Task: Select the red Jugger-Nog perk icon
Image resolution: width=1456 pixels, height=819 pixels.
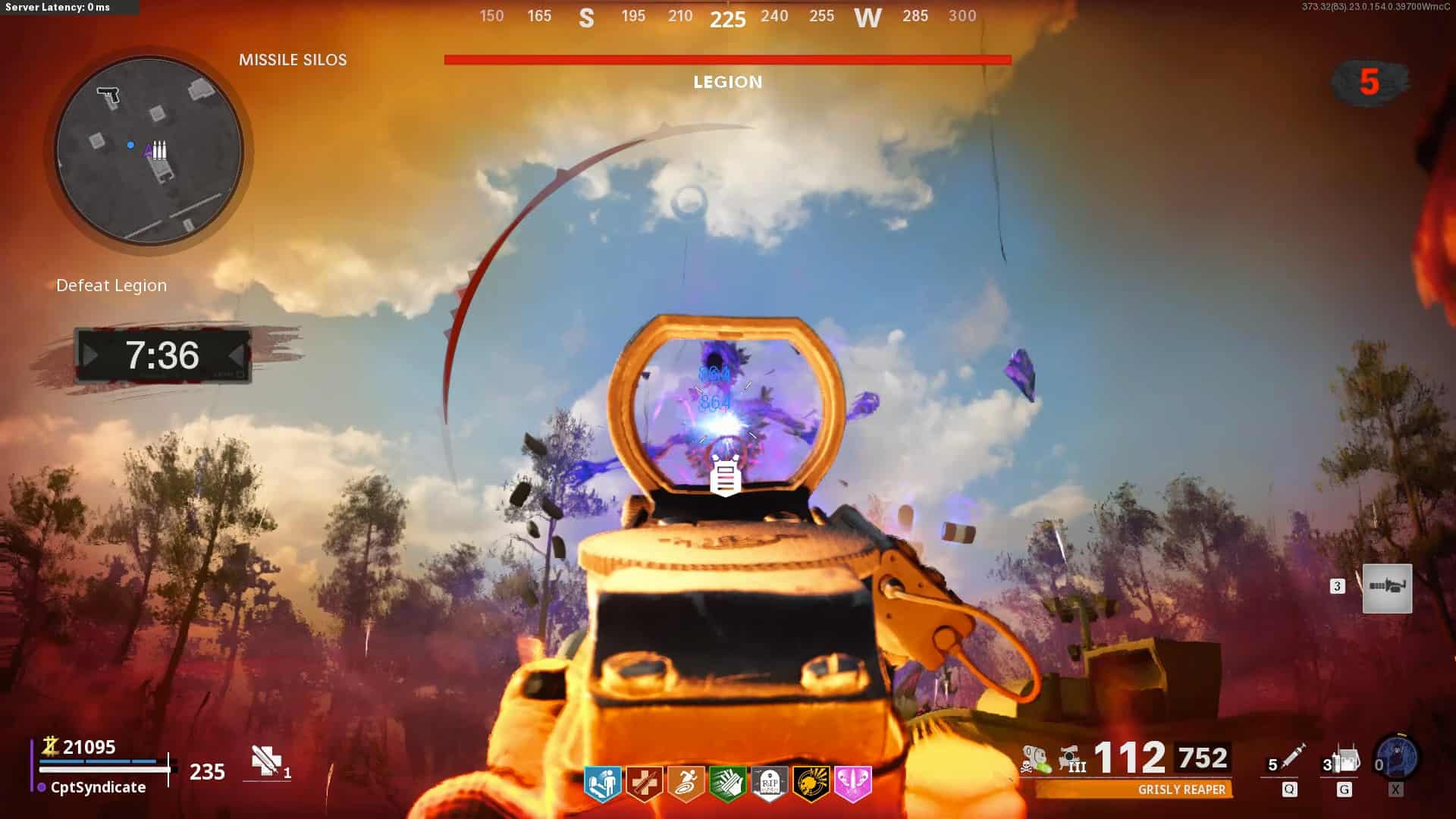Action: click(x=645, y=783)
